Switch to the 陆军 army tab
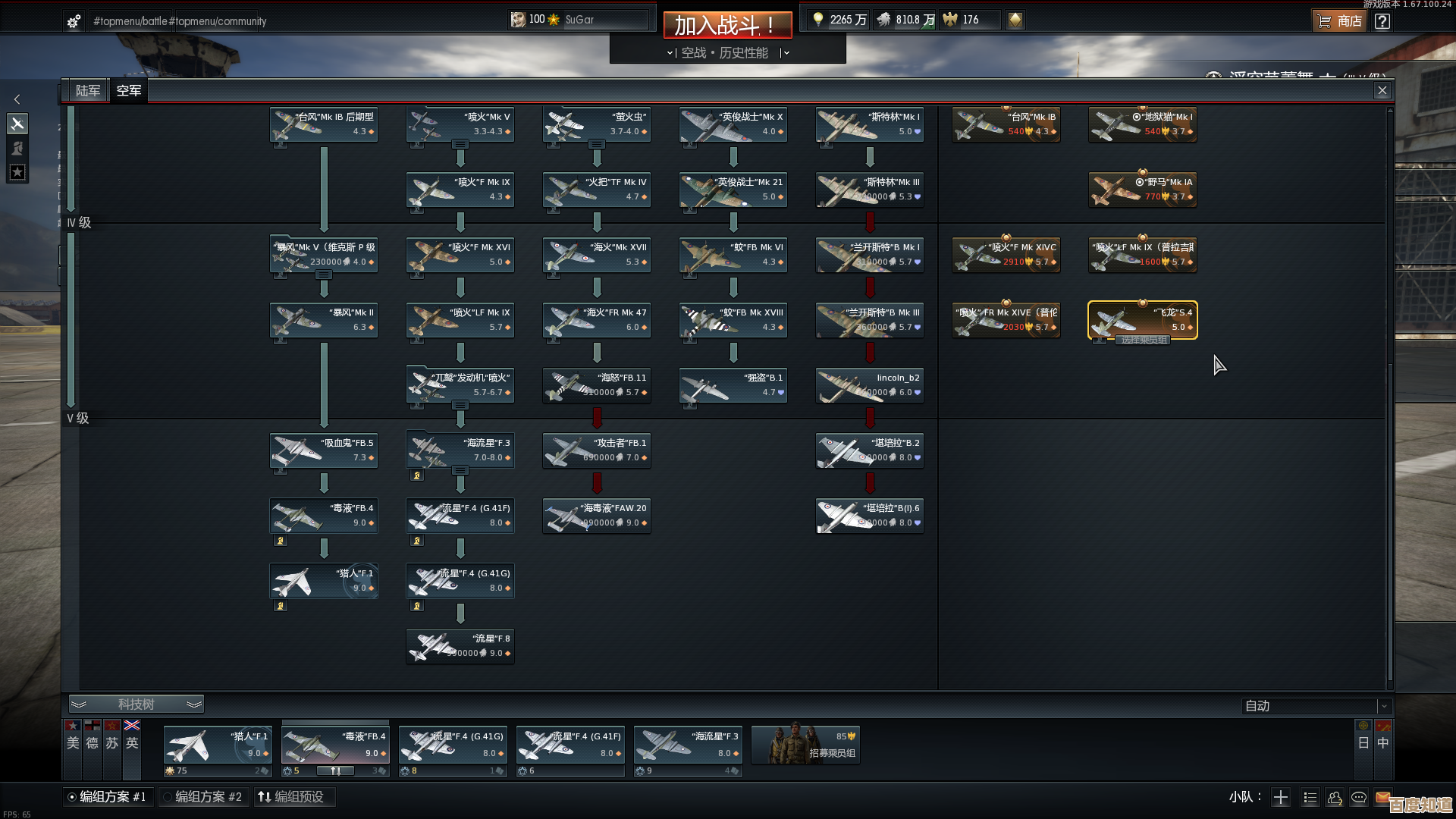The image size is (1456, 819). click(88, 91)
